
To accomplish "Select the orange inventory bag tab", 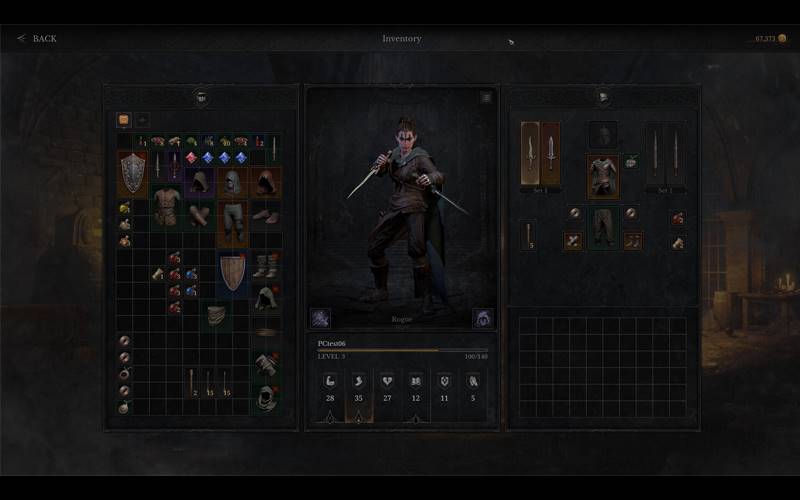I will click(124, 119).
